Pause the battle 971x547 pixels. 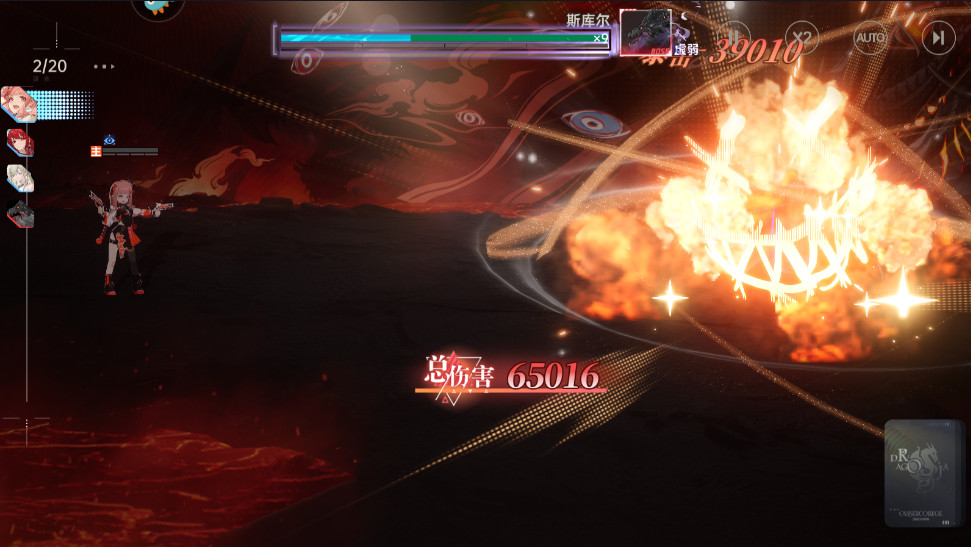[x=735, y=39]
